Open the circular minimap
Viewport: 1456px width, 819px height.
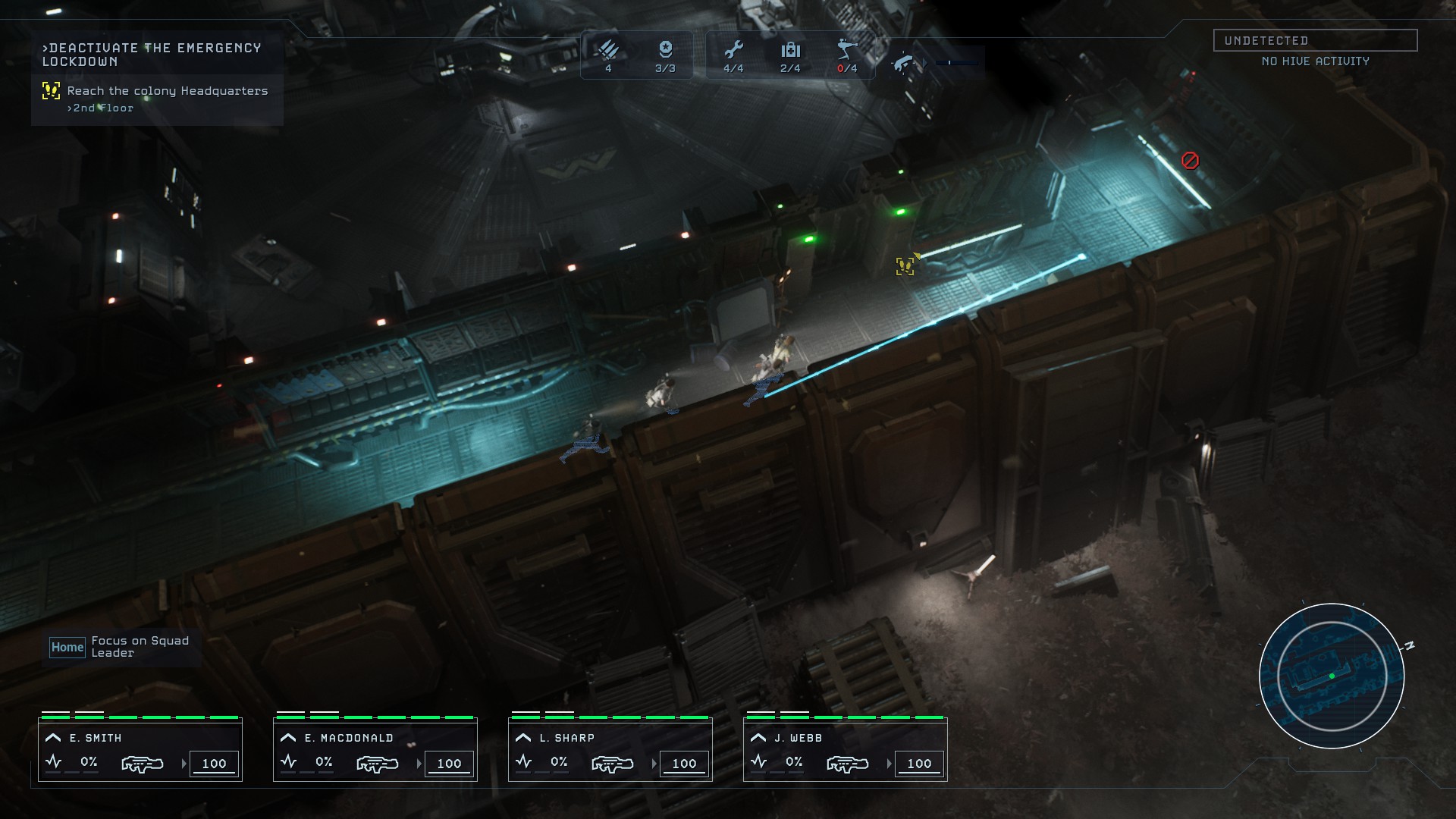1332,676
